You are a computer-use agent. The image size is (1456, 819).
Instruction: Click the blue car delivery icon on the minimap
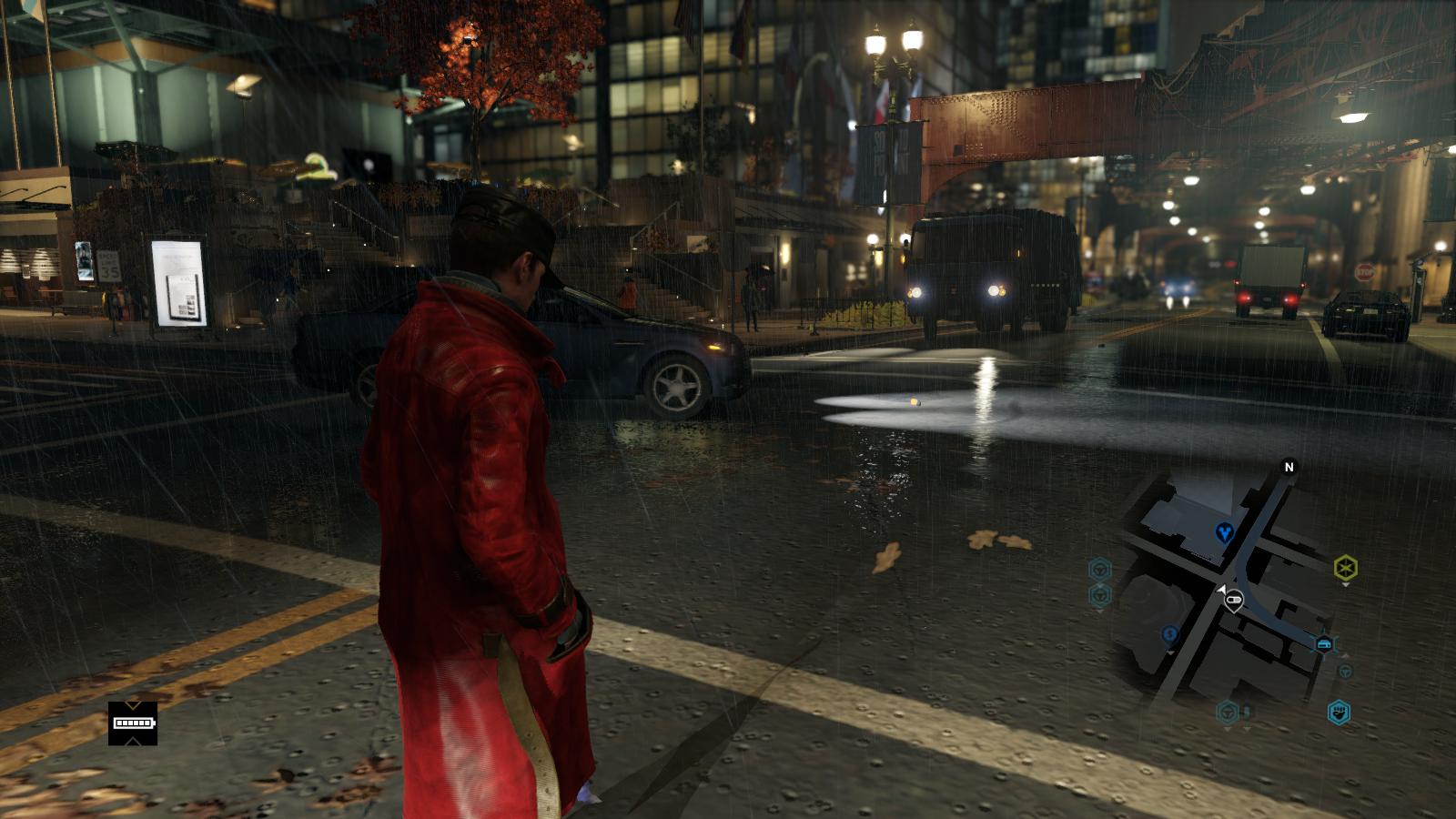pyautogui.click(x=1325, y=642)
